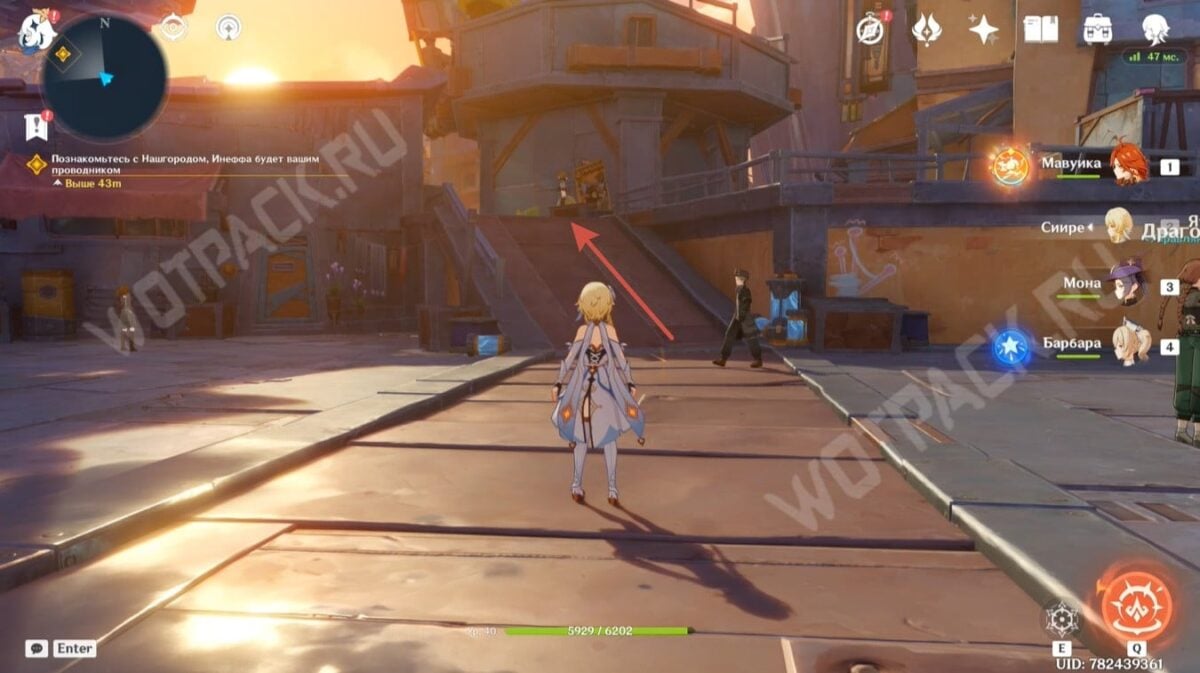This screenshot has height=673, width=1200.
Task: Open the four-point star icon
Action: (984, 30)
